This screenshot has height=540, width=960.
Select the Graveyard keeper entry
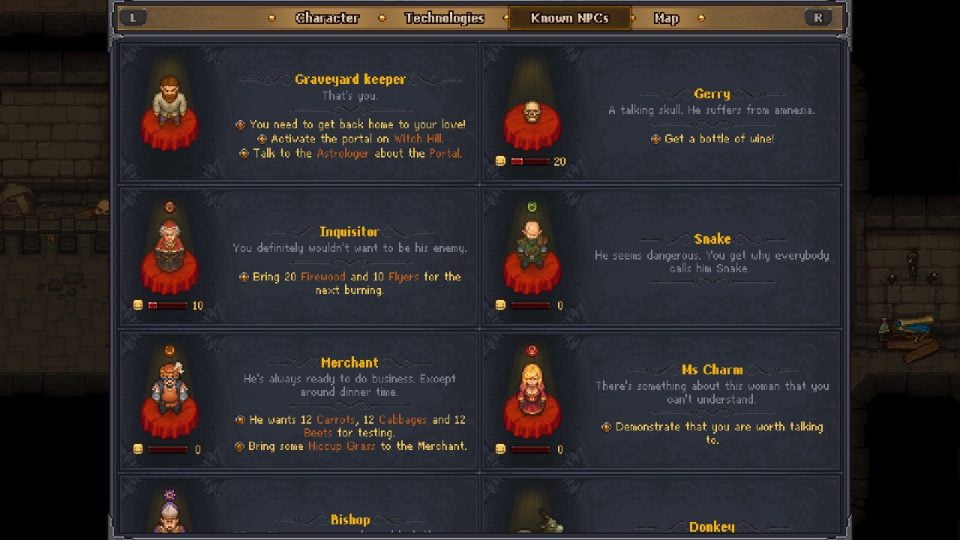point(299,113)
